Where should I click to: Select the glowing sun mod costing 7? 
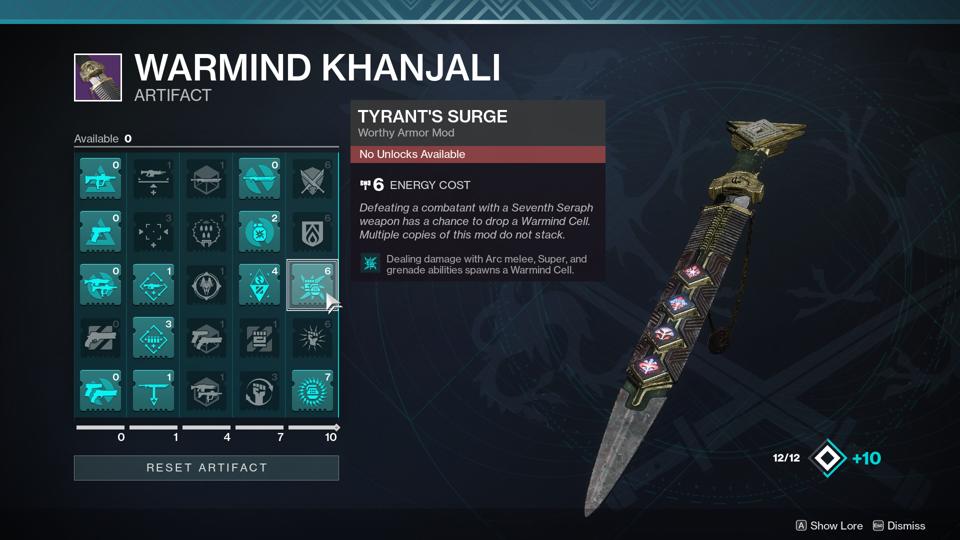click(312, 391)
